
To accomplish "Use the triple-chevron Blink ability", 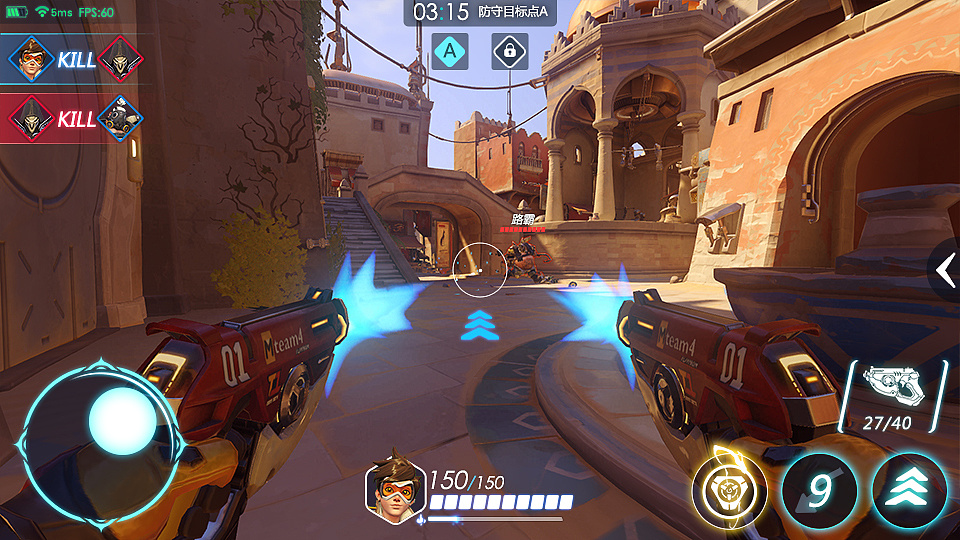I will point(908,492).
